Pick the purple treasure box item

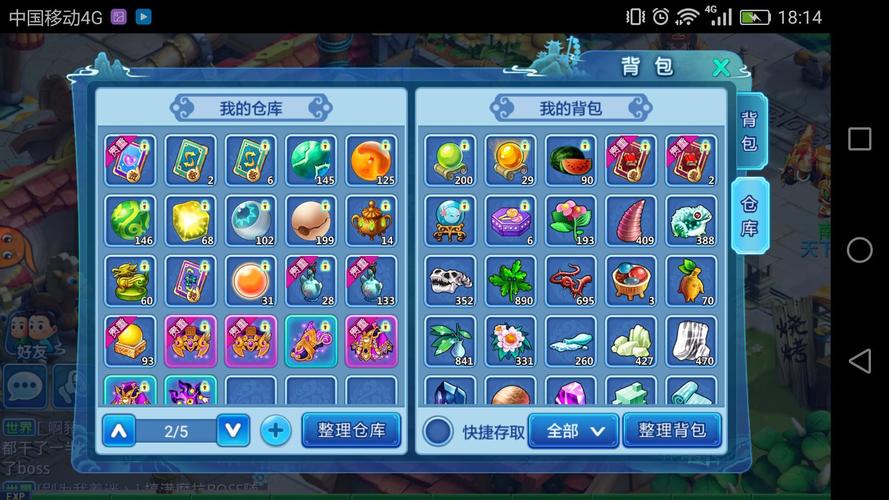510,221
